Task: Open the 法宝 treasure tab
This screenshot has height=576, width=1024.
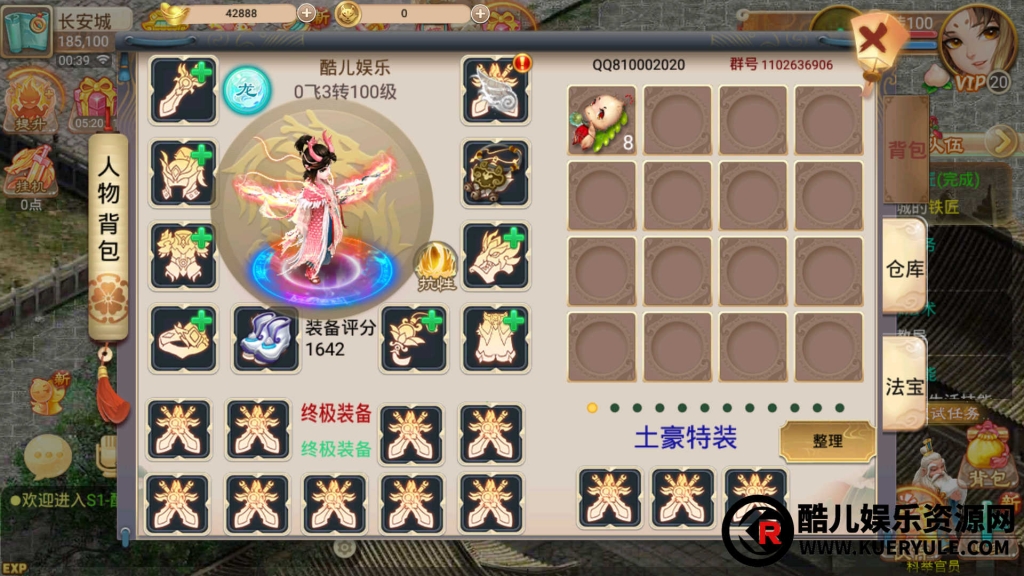Action: pyautogui.click(x=904, y=385)
